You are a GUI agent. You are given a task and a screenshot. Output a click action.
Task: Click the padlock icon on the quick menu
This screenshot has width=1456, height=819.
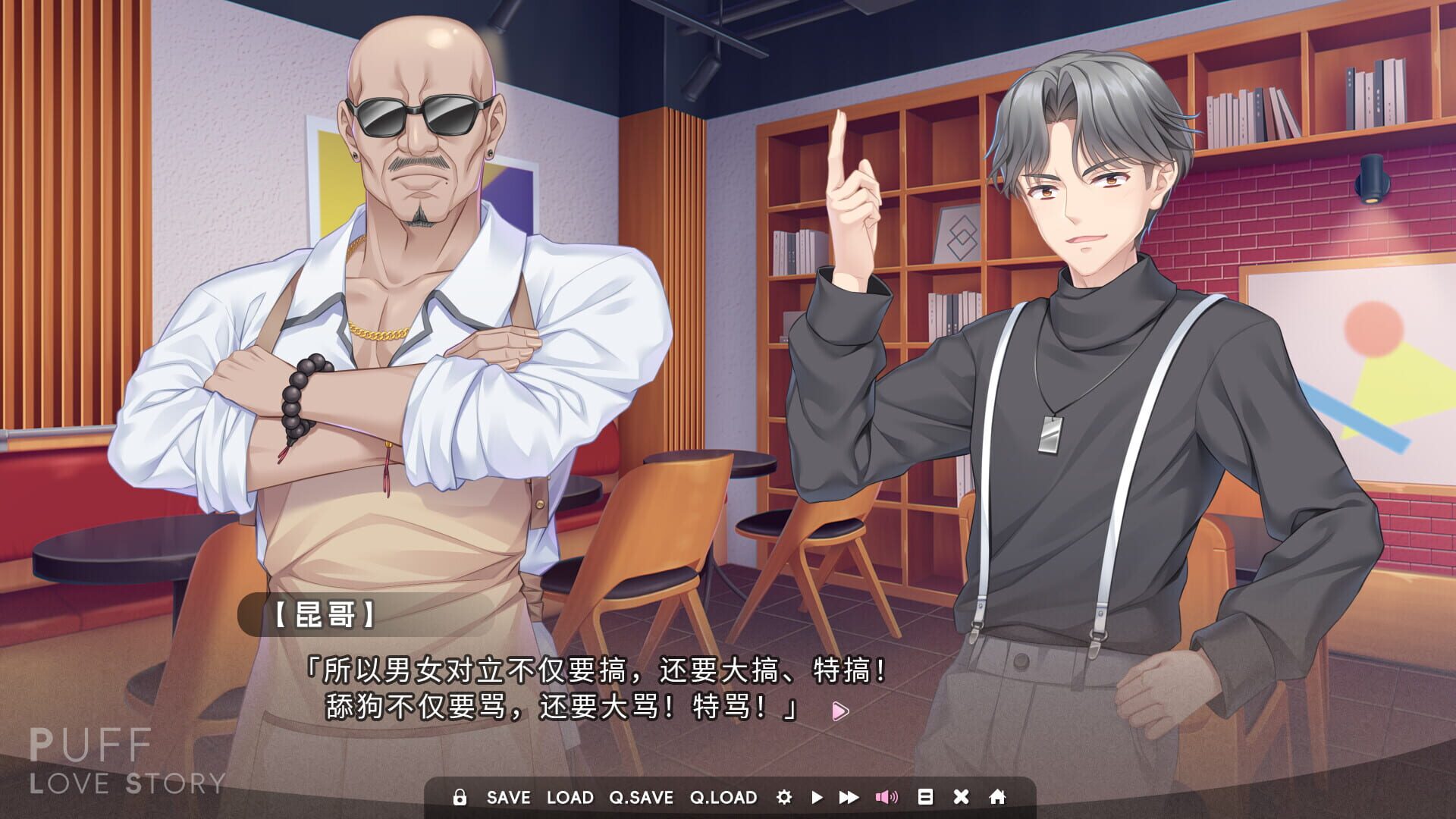(460, 797)
